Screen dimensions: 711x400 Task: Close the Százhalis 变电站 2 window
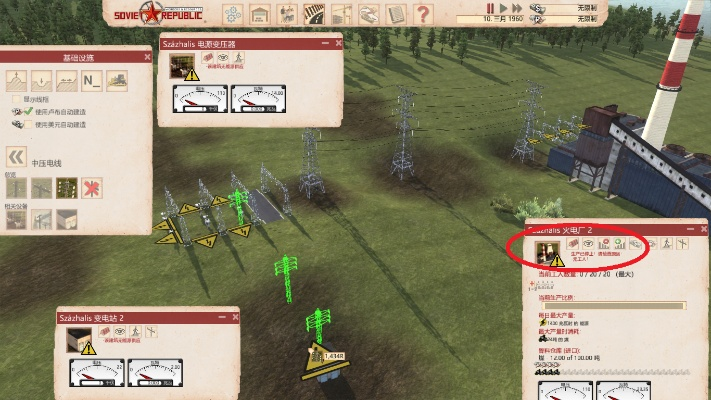[x=233, y=317]
